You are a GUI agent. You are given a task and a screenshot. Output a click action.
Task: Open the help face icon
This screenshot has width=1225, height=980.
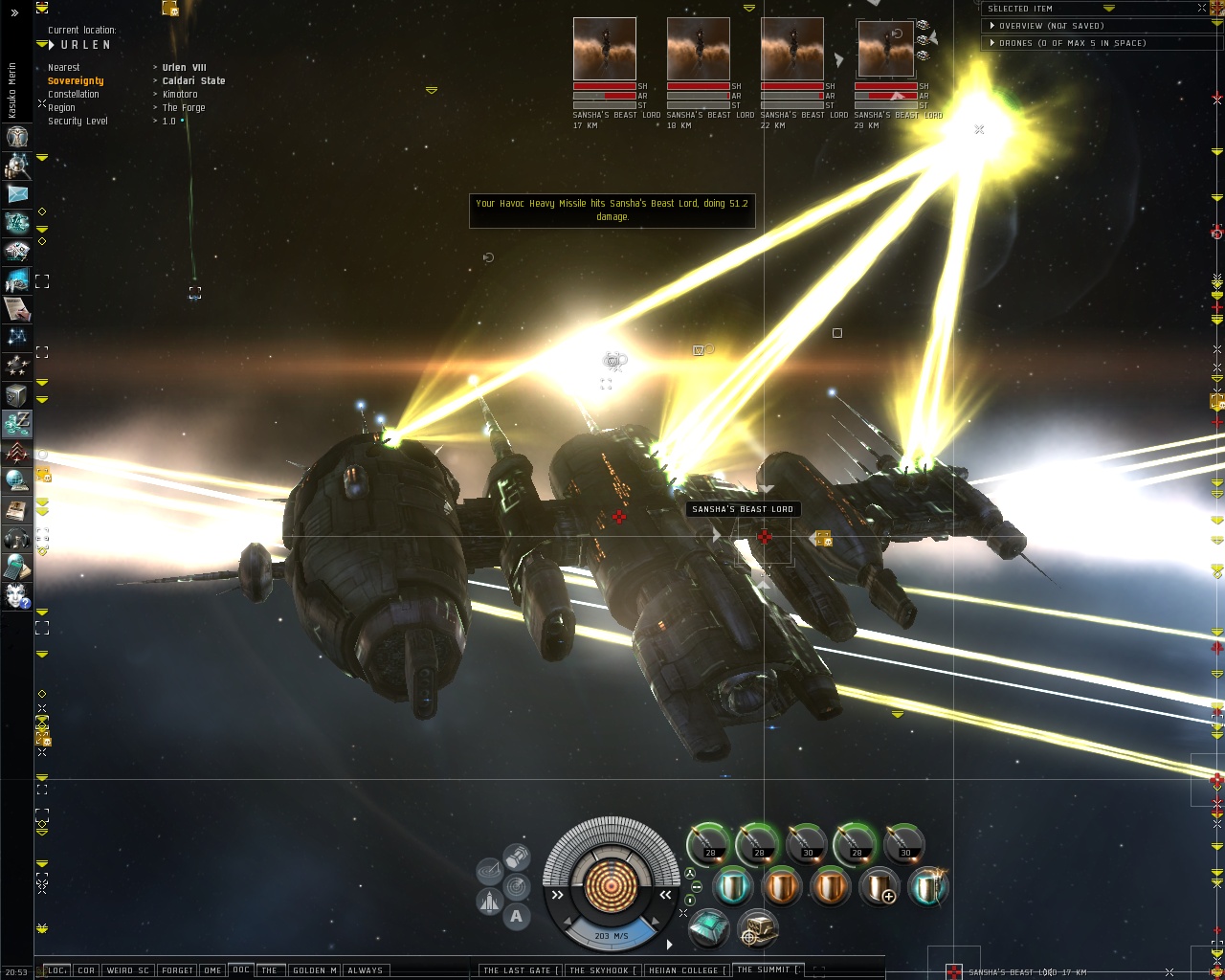tap(17, 596)
